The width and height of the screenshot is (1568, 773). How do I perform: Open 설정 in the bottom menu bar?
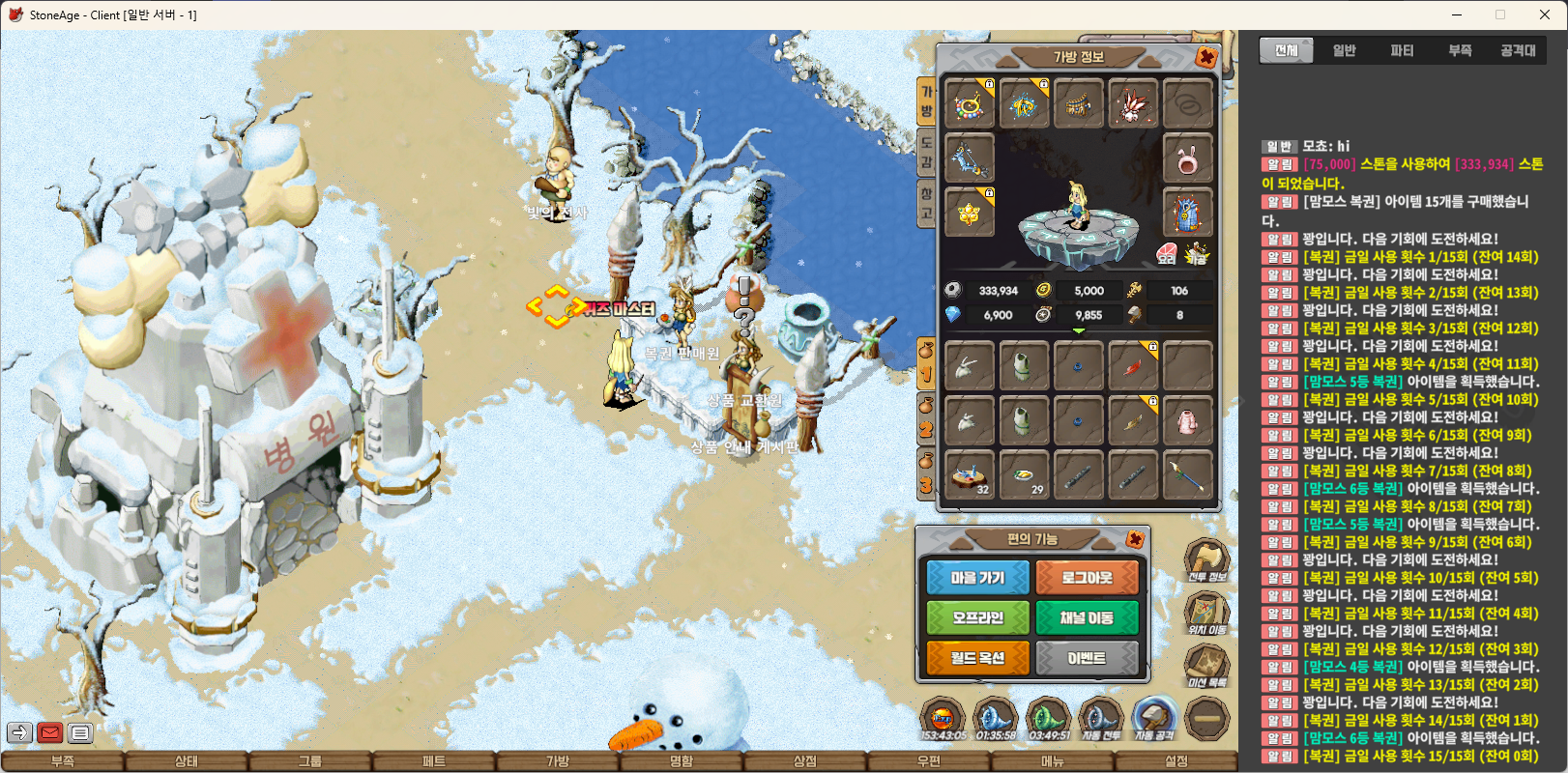(x=1176, y=761)
